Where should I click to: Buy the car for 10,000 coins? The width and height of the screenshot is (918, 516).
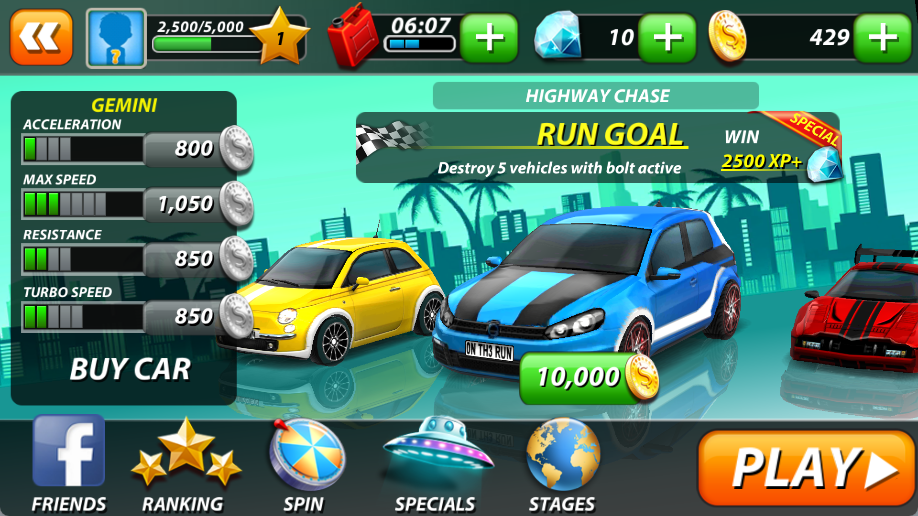pos(588,377)
